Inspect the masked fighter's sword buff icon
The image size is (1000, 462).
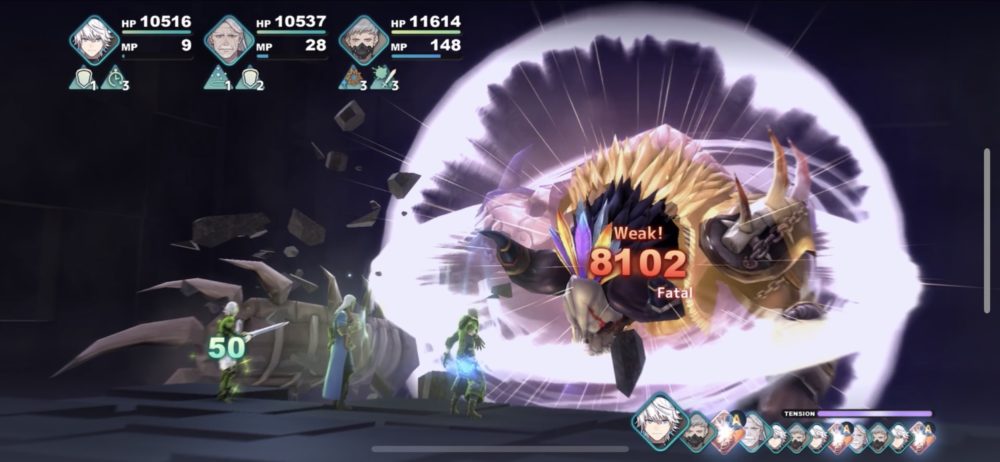383,78
